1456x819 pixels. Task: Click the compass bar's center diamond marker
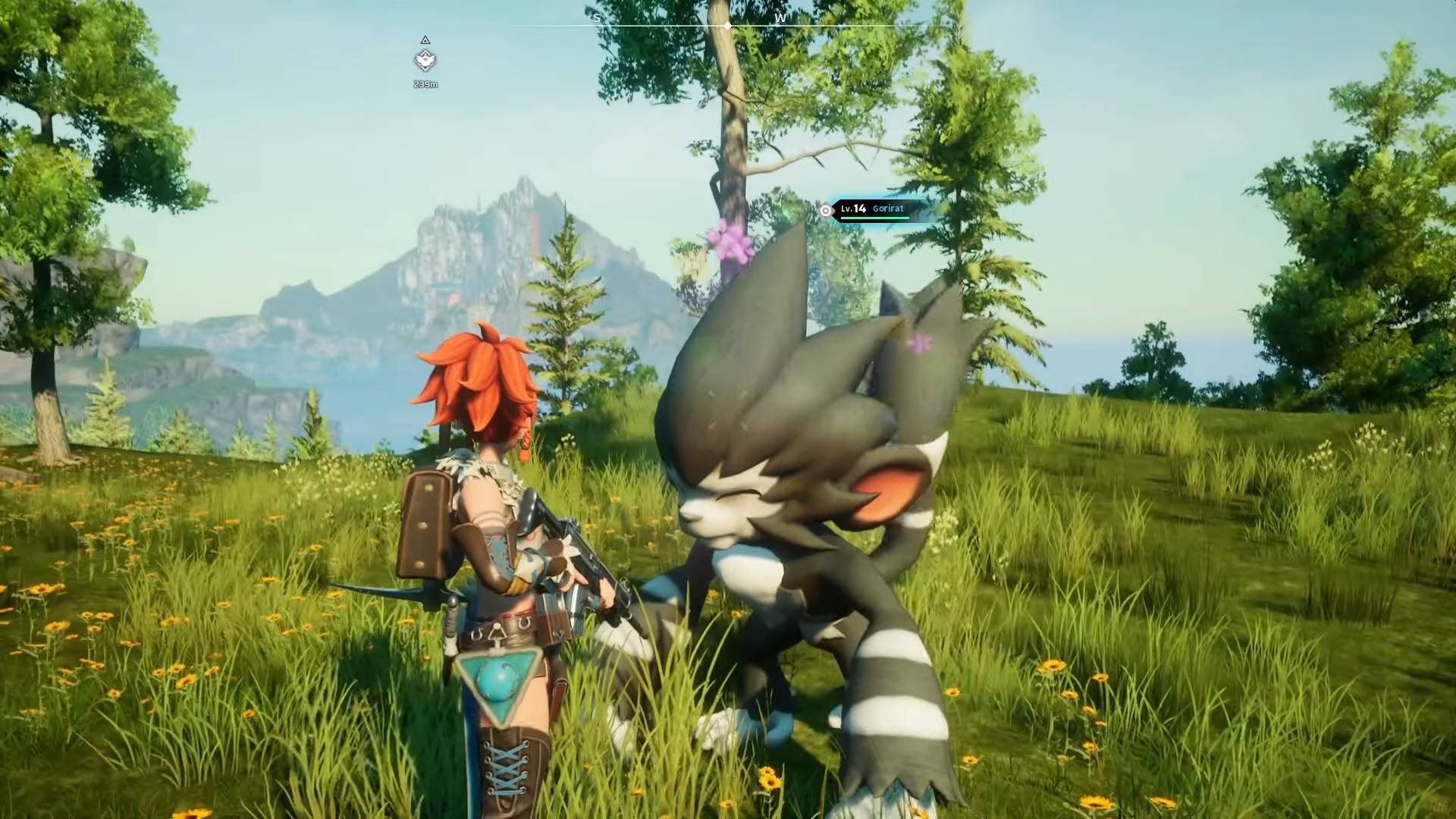tap(728, 26)
